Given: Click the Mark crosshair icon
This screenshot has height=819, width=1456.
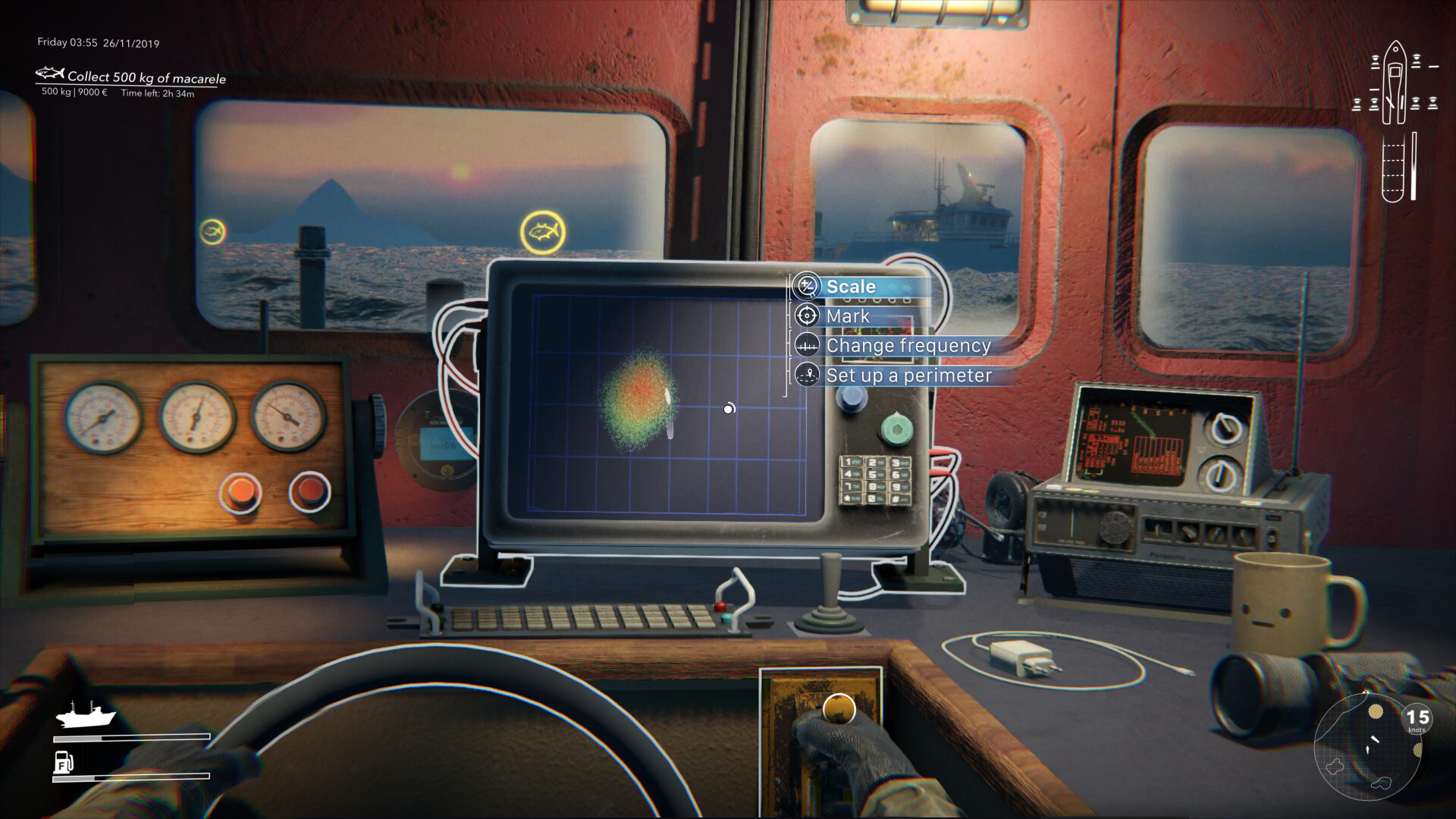Looking at the screenshot, I should 807,316.
